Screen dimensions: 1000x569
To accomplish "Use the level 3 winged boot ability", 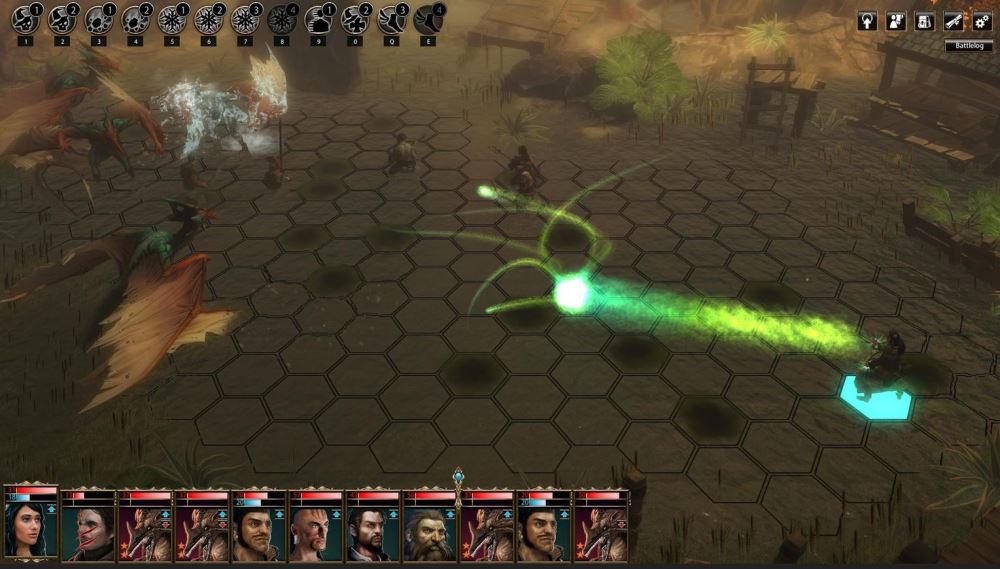I will (x=392, y=20).
